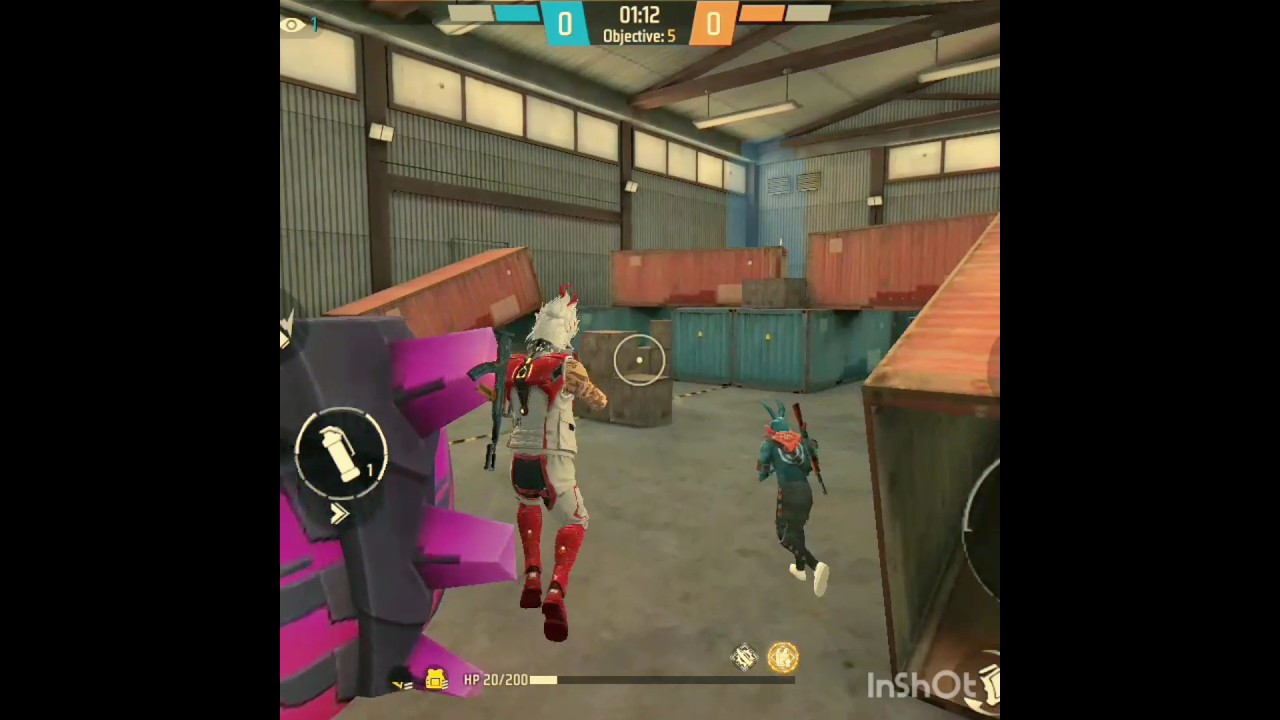Tap the spectator eye icon showing 1 viewer

(297, 25)
